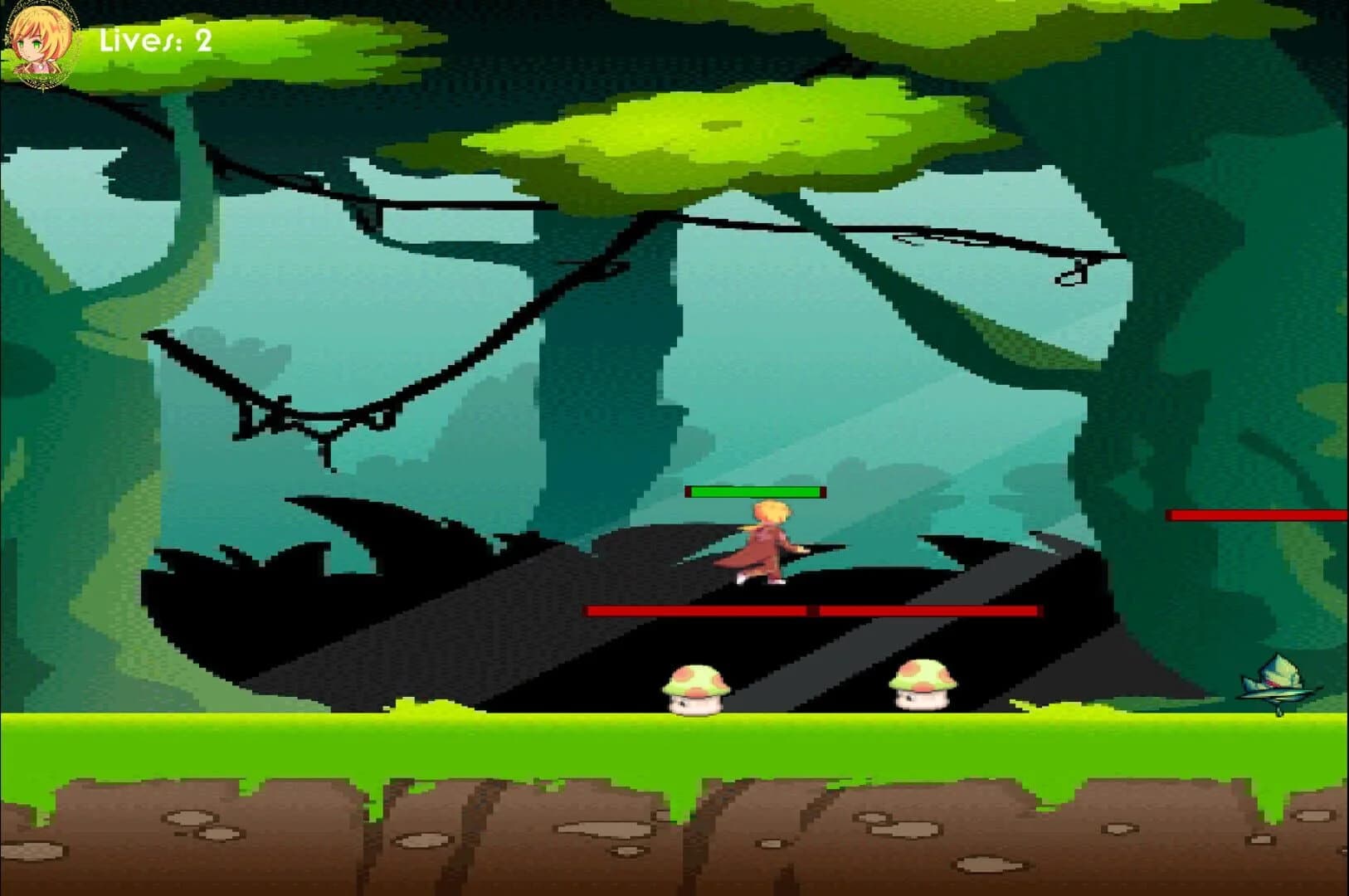Click the red bar at the far right edge
This screenshot has height=896, width=1349.
tap(1253, 514)
